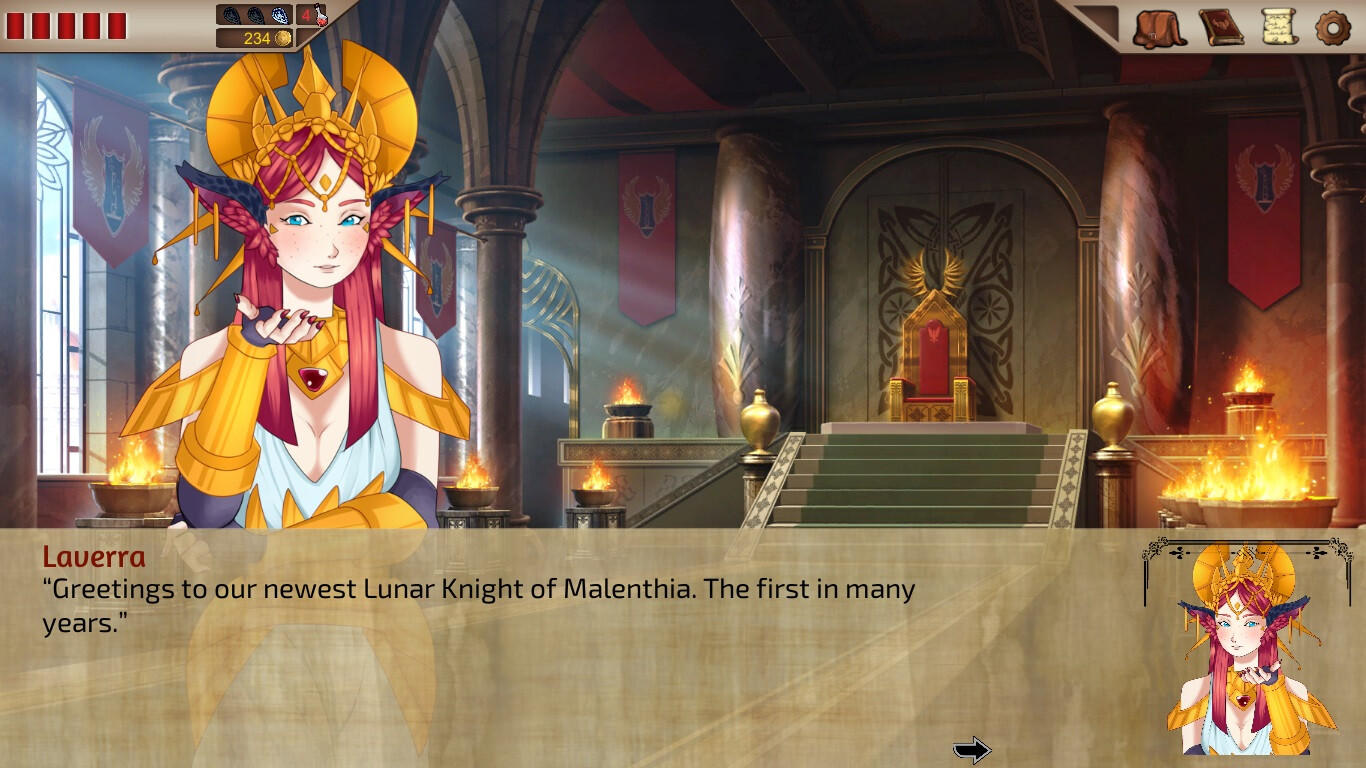Open the journal book
The image size is (1366, 768).
coord(1221,26)
